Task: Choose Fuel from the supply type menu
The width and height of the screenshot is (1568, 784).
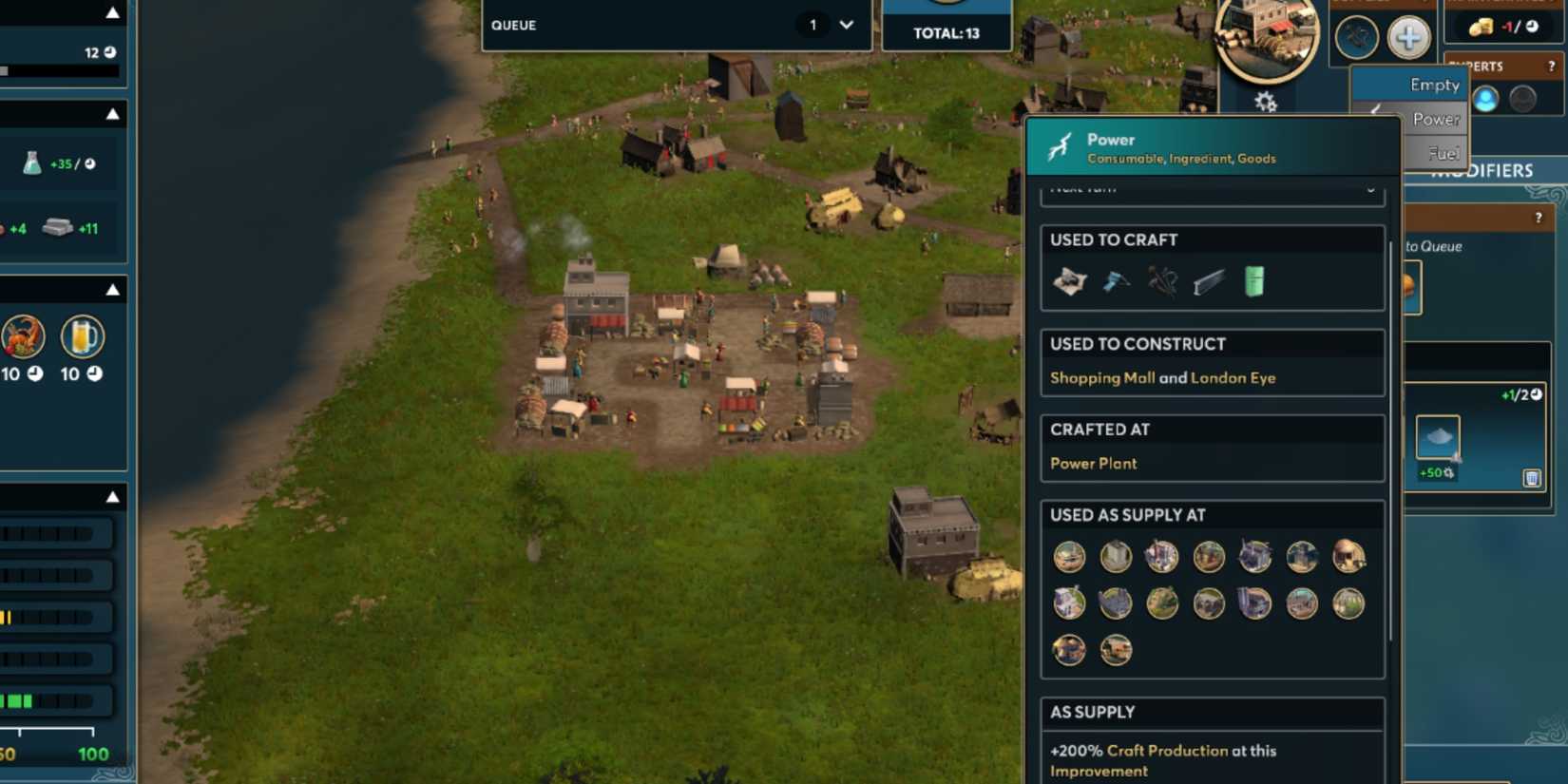Action: click(1444, 152)
